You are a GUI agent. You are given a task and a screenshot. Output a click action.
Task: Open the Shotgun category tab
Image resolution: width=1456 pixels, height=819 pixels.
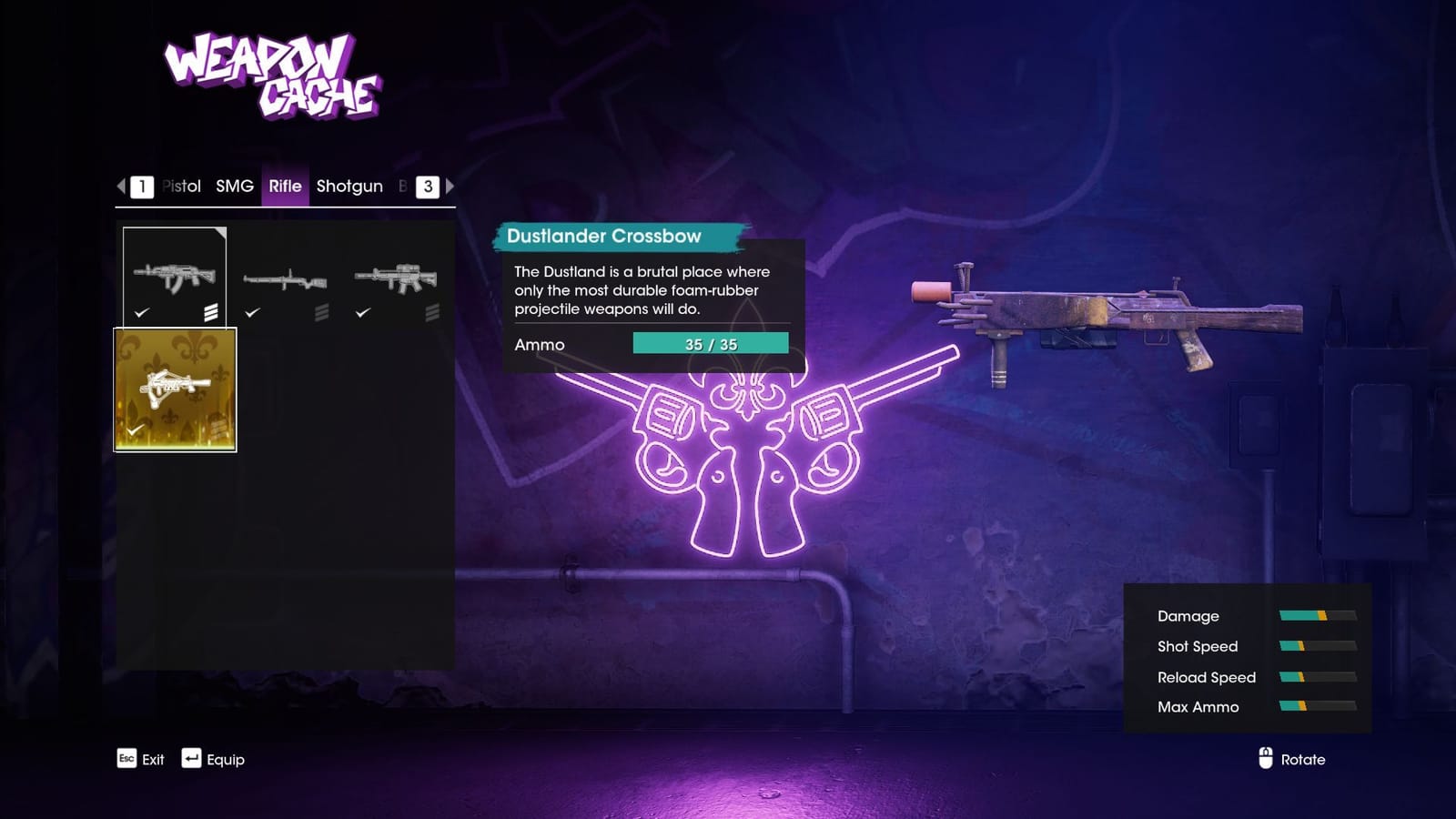click(x=349, y=186)
